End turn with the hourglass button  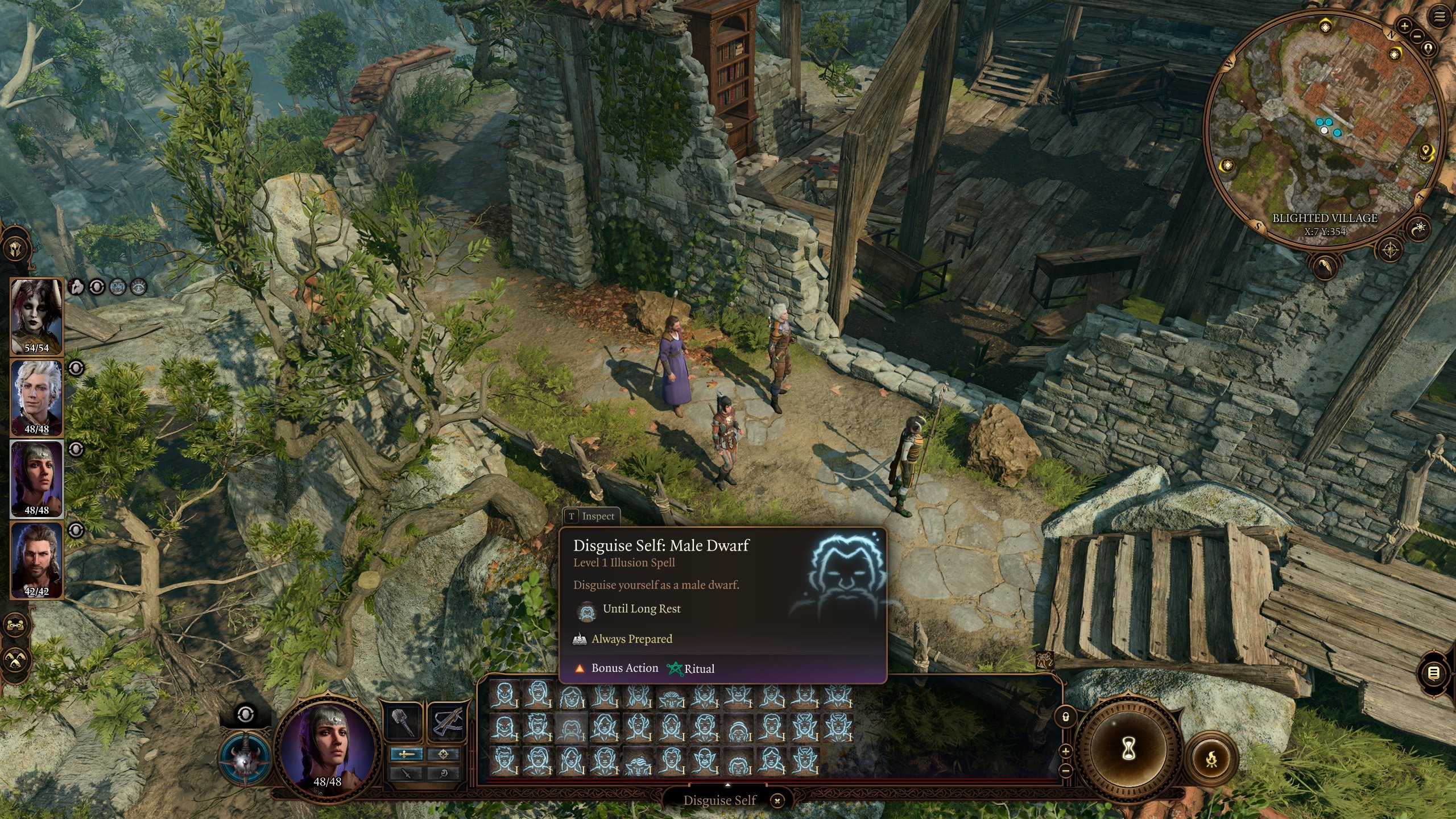pos(1128,749)
